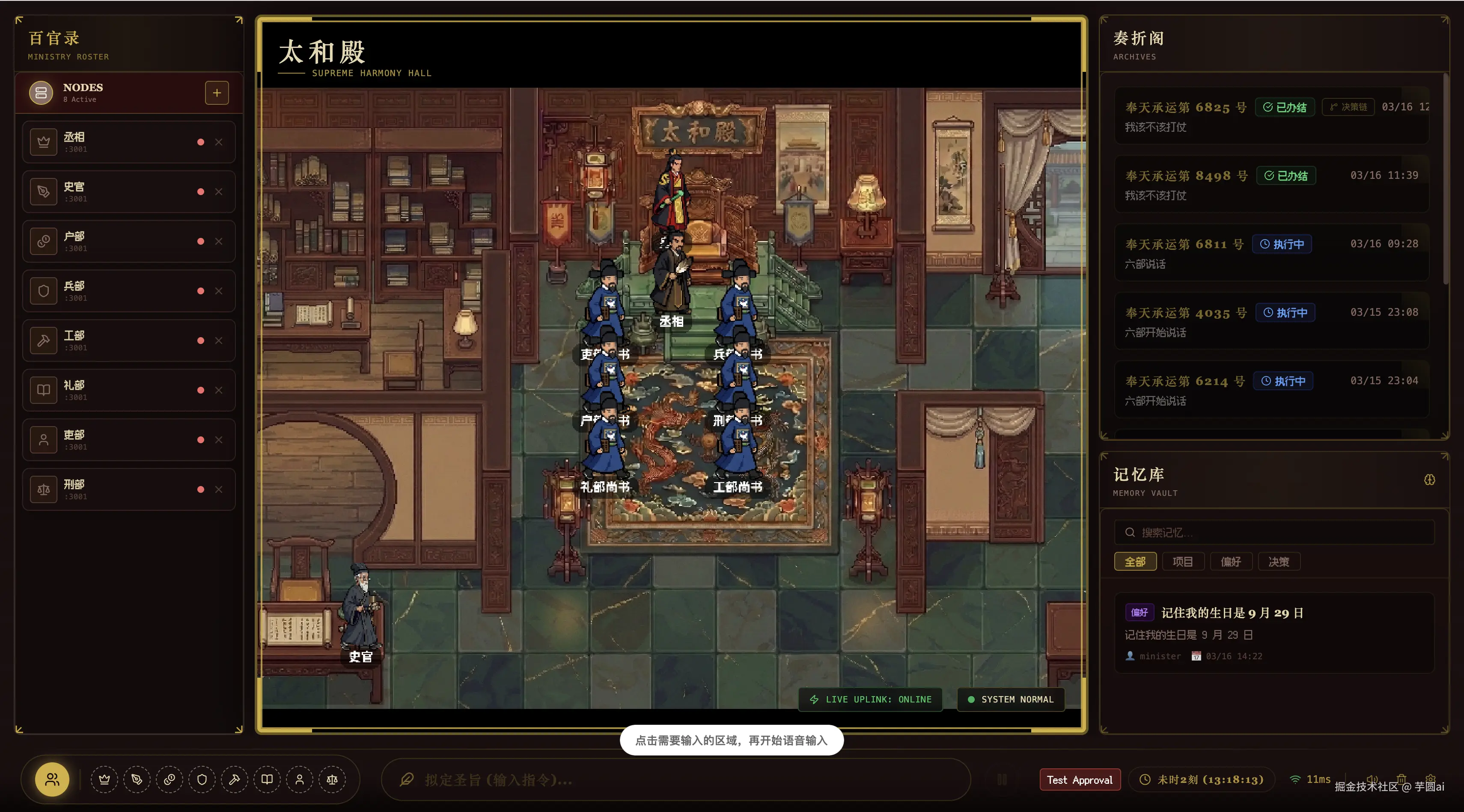Select the 兵部 shield icon in bottom toolbar
The height and width of the screenshot is (812, 1464).
[202, 779]
